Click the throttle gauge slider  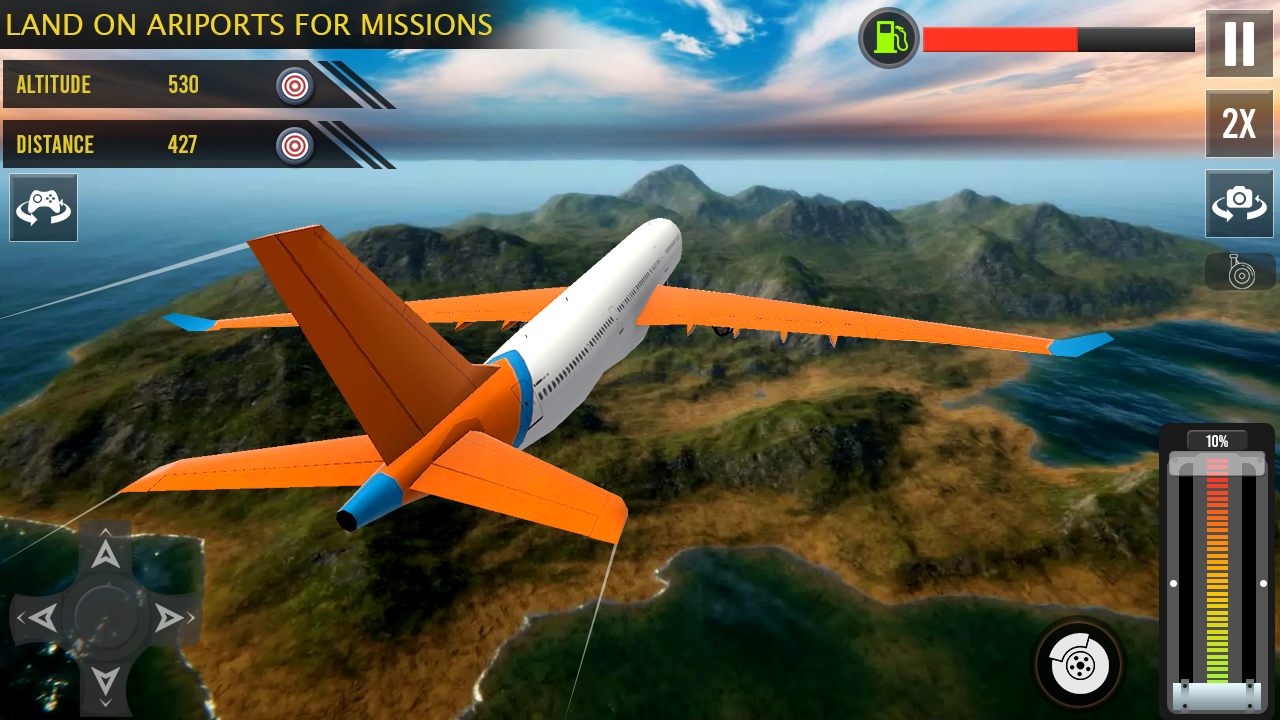[x=1217, y=570]
